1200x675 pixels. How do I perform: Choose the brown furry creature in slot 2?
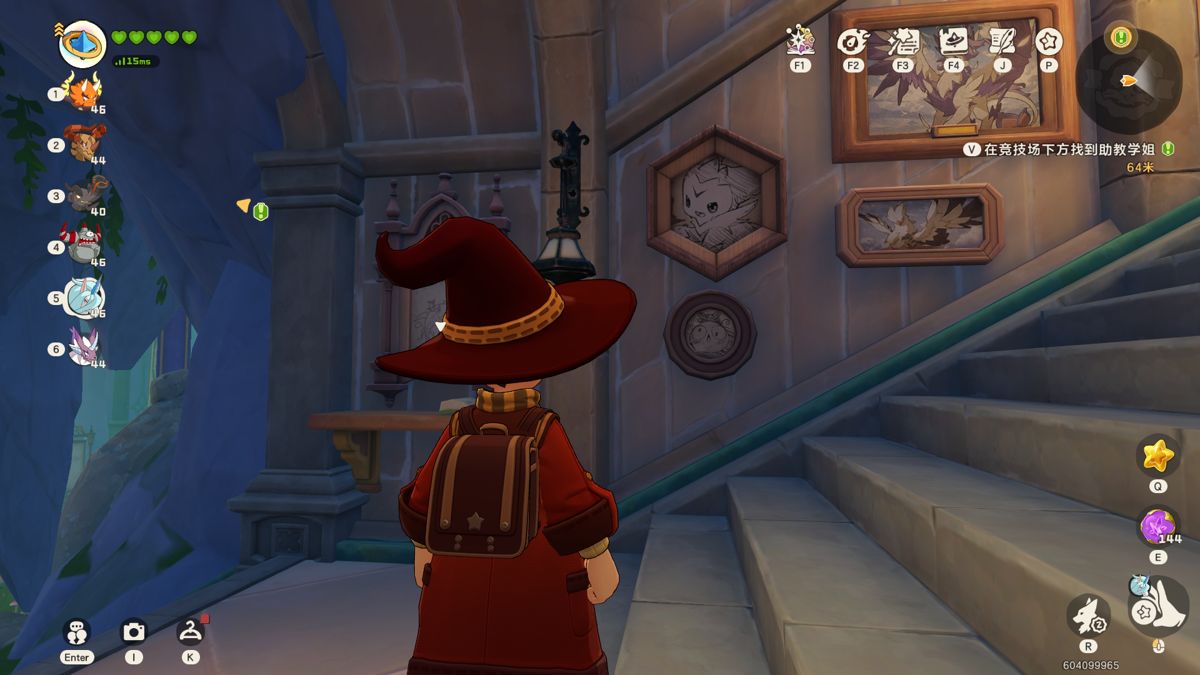pos(82,143)
